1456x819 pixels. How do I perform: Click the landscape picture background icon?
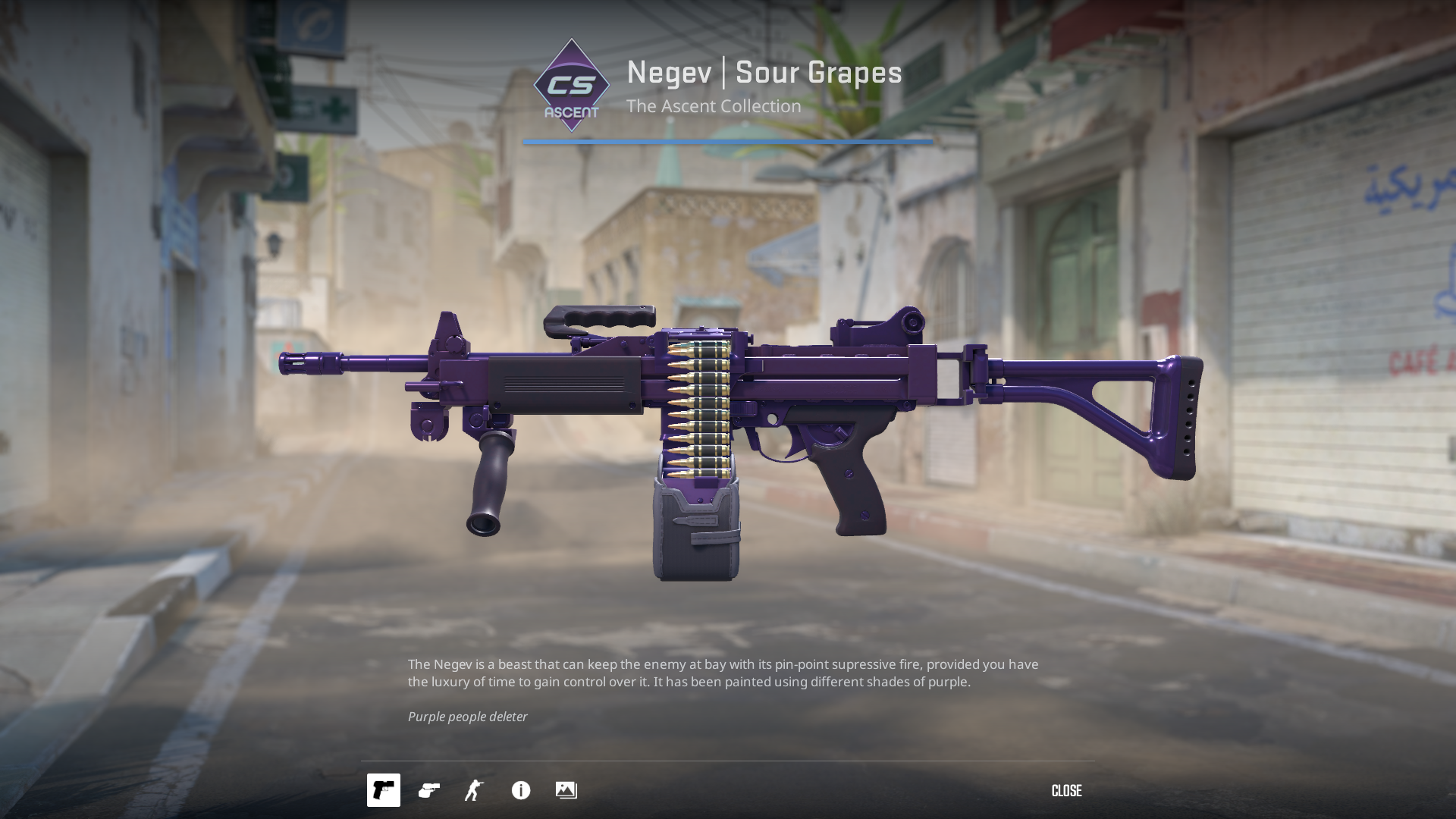(x=566, y=790)
